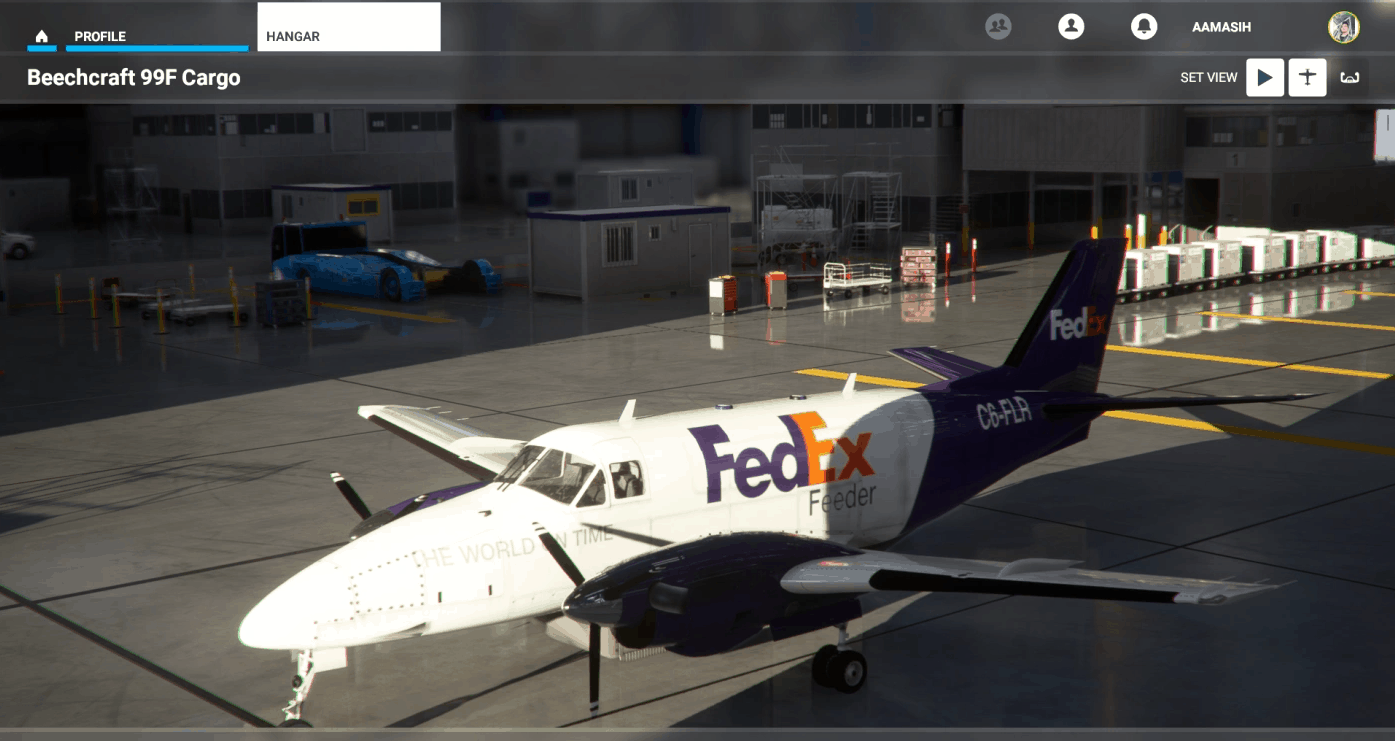The height and width of the screenshot is (741, 1395).
Task: Show notifications with the bell icon
Action: (1144, 27)
